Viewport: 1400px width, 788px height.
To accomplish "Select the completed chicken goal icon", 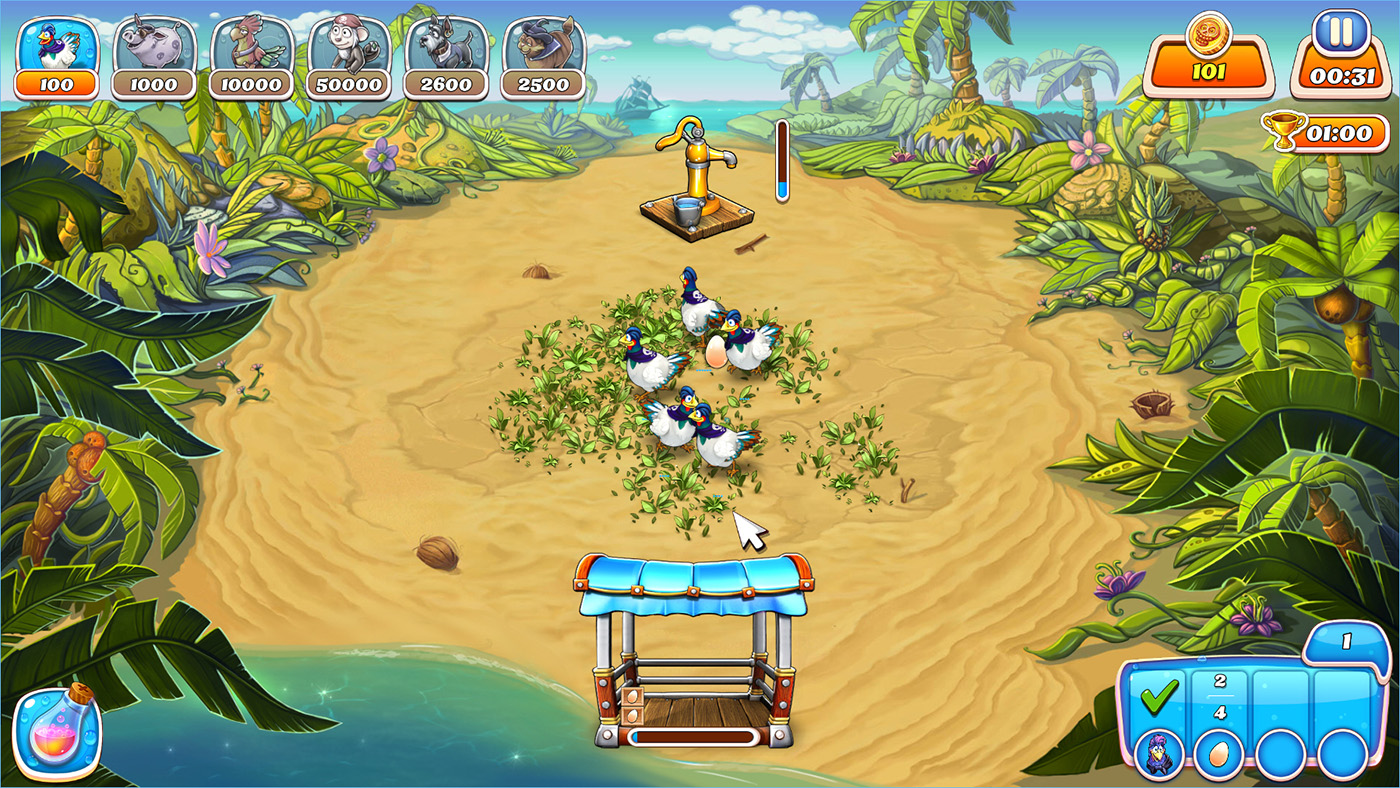I will tap(1160, 752).
